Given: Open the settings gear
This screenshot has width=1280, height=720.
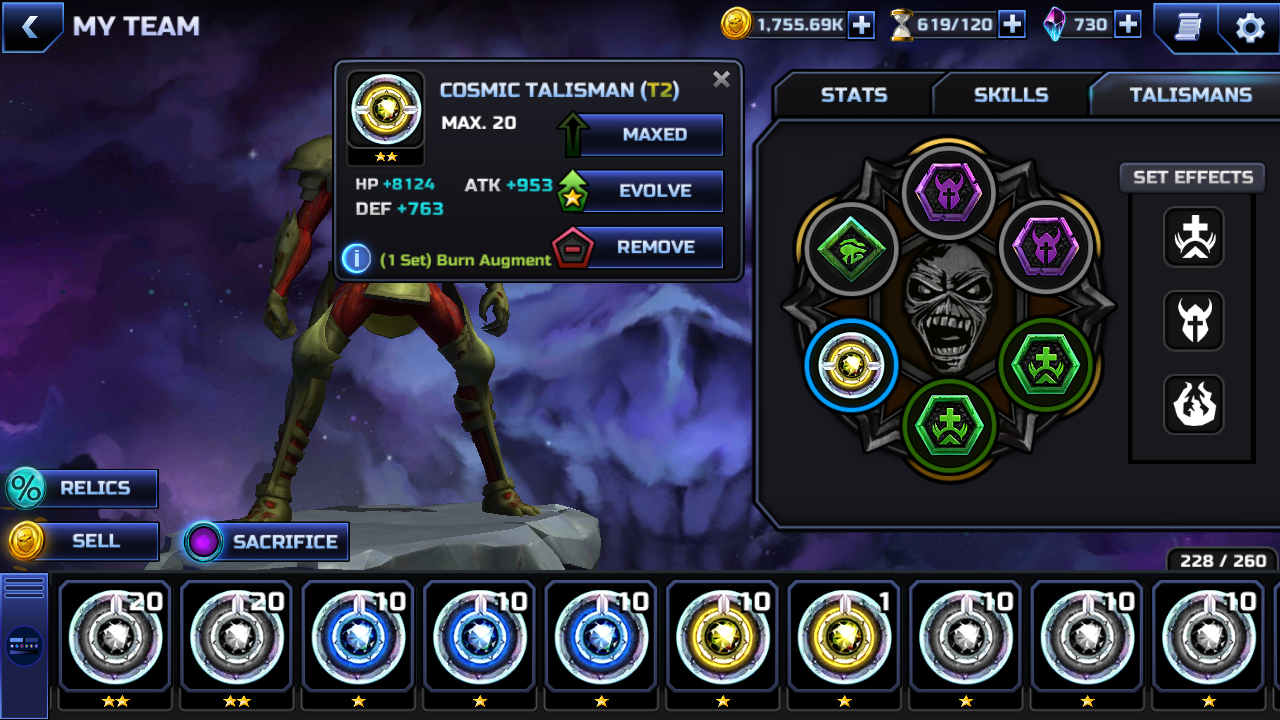Looking at the screenshot, I should (1250, 27).
